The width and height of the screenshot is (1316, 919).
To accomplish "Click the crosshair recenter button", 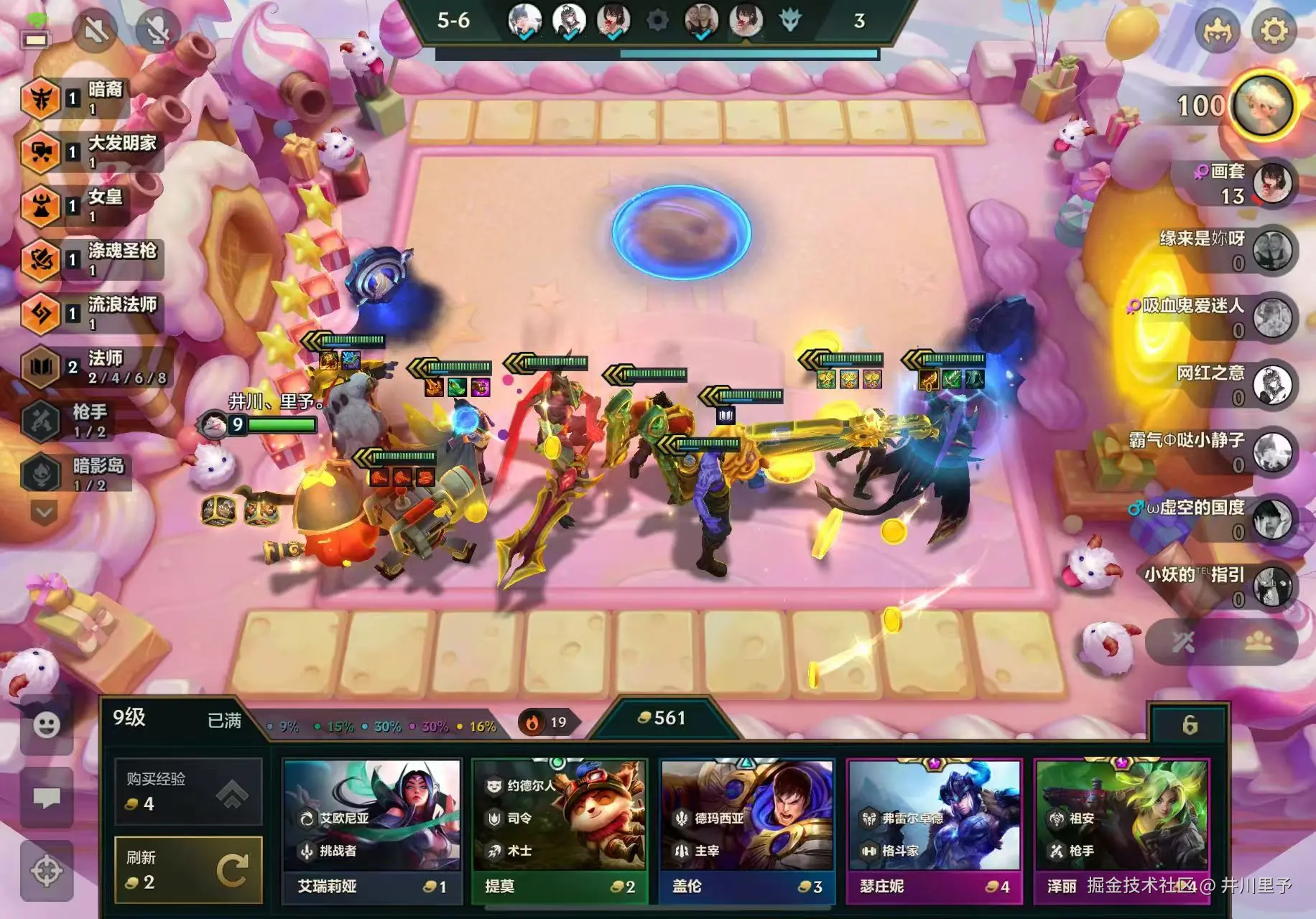I will (47, 871).
